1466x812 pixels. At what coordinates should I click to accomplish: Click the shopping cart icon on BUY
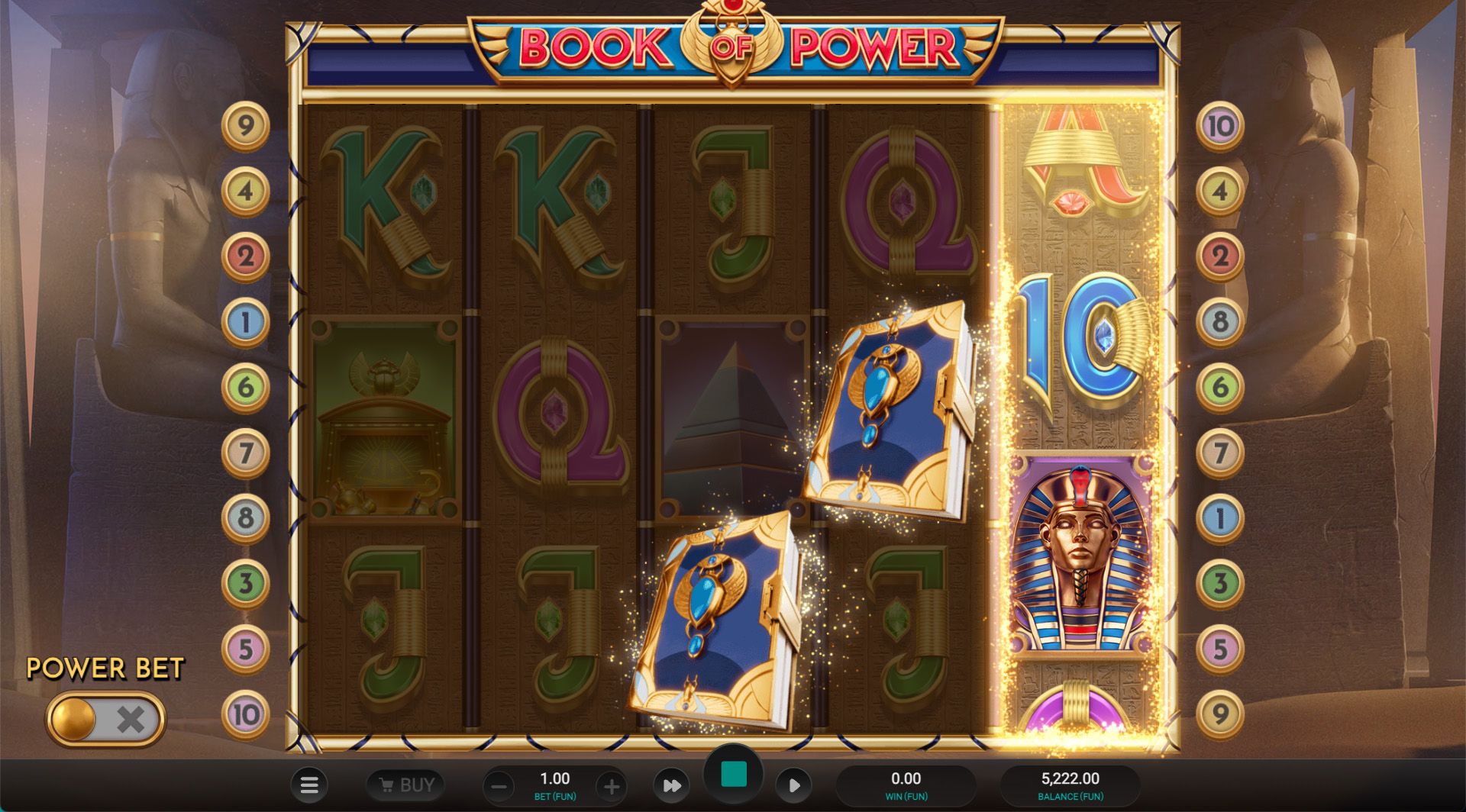point(388,785)
